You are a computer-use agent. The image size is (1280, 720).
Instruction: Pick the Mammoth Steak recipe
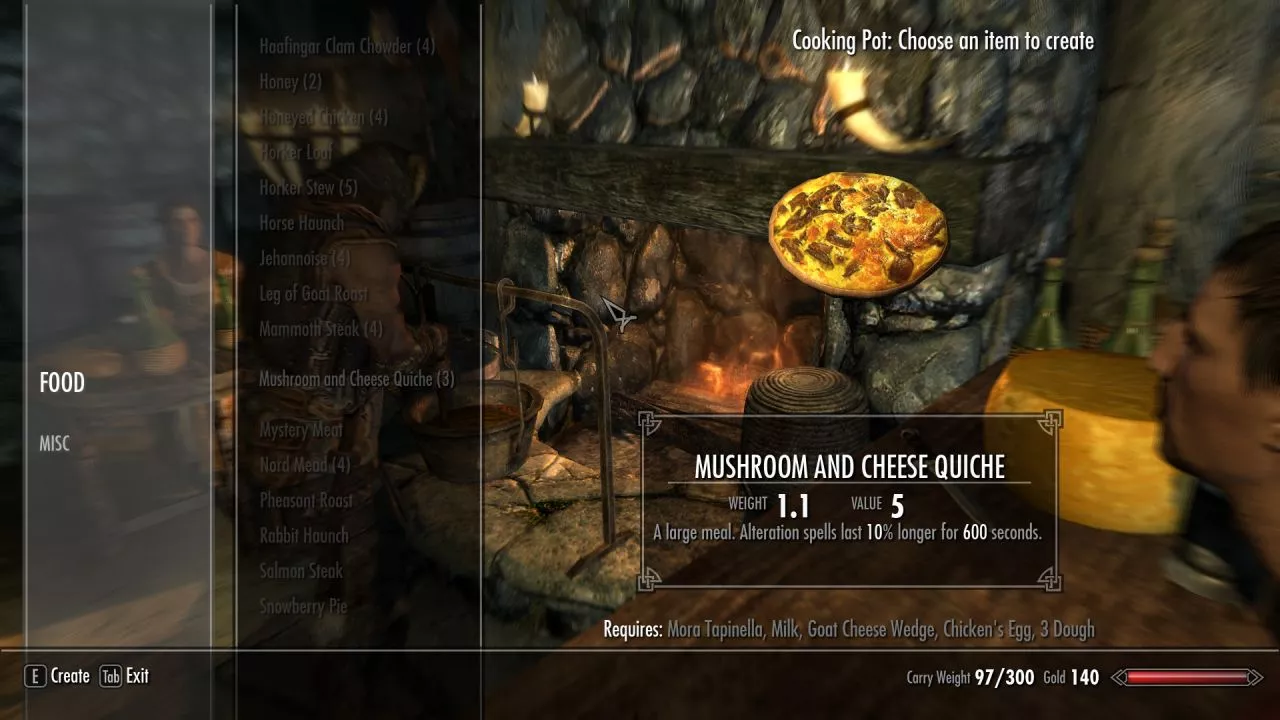coord(321,329)
